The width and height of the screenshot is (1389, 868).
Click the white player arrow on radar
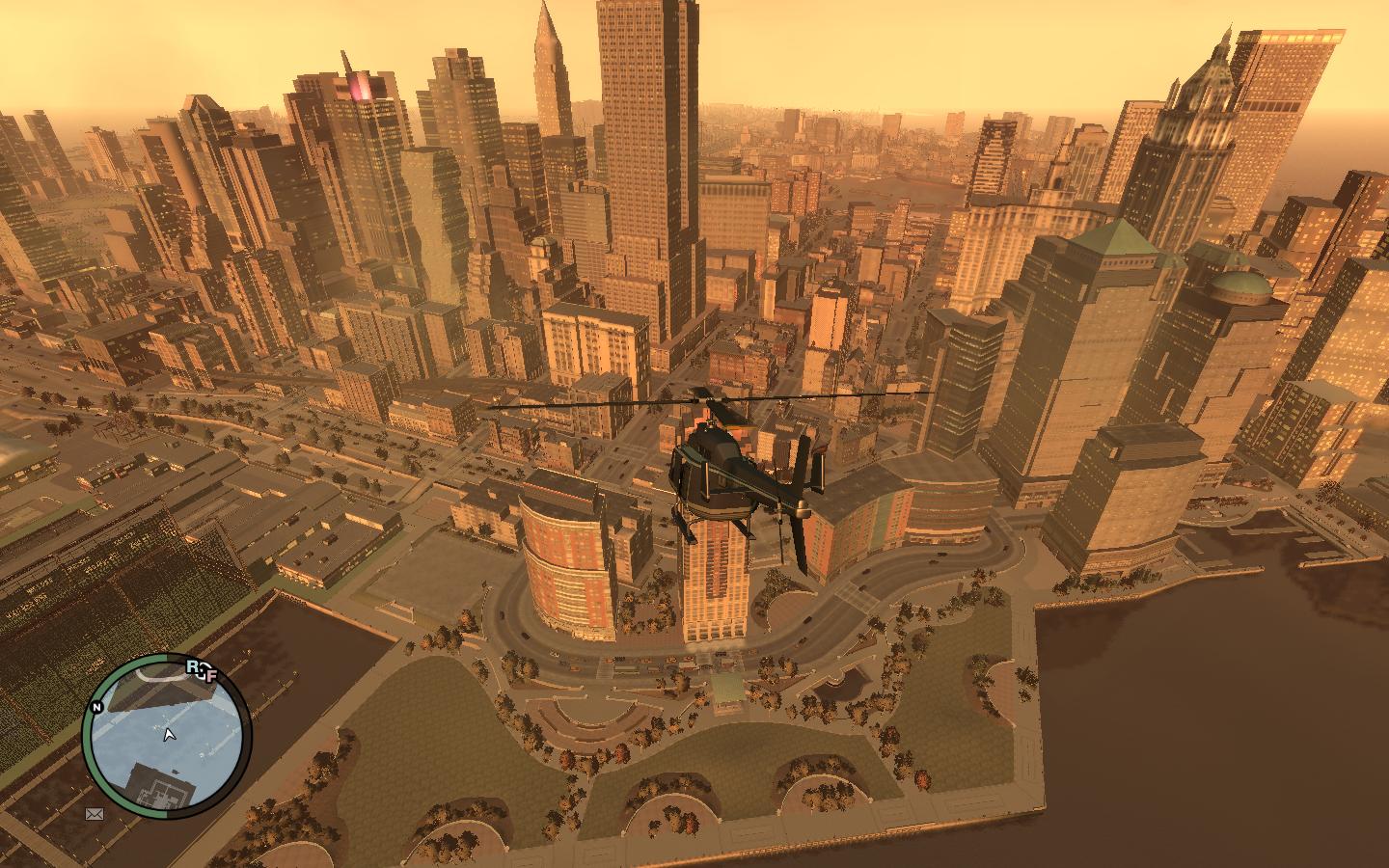(170, 736)
